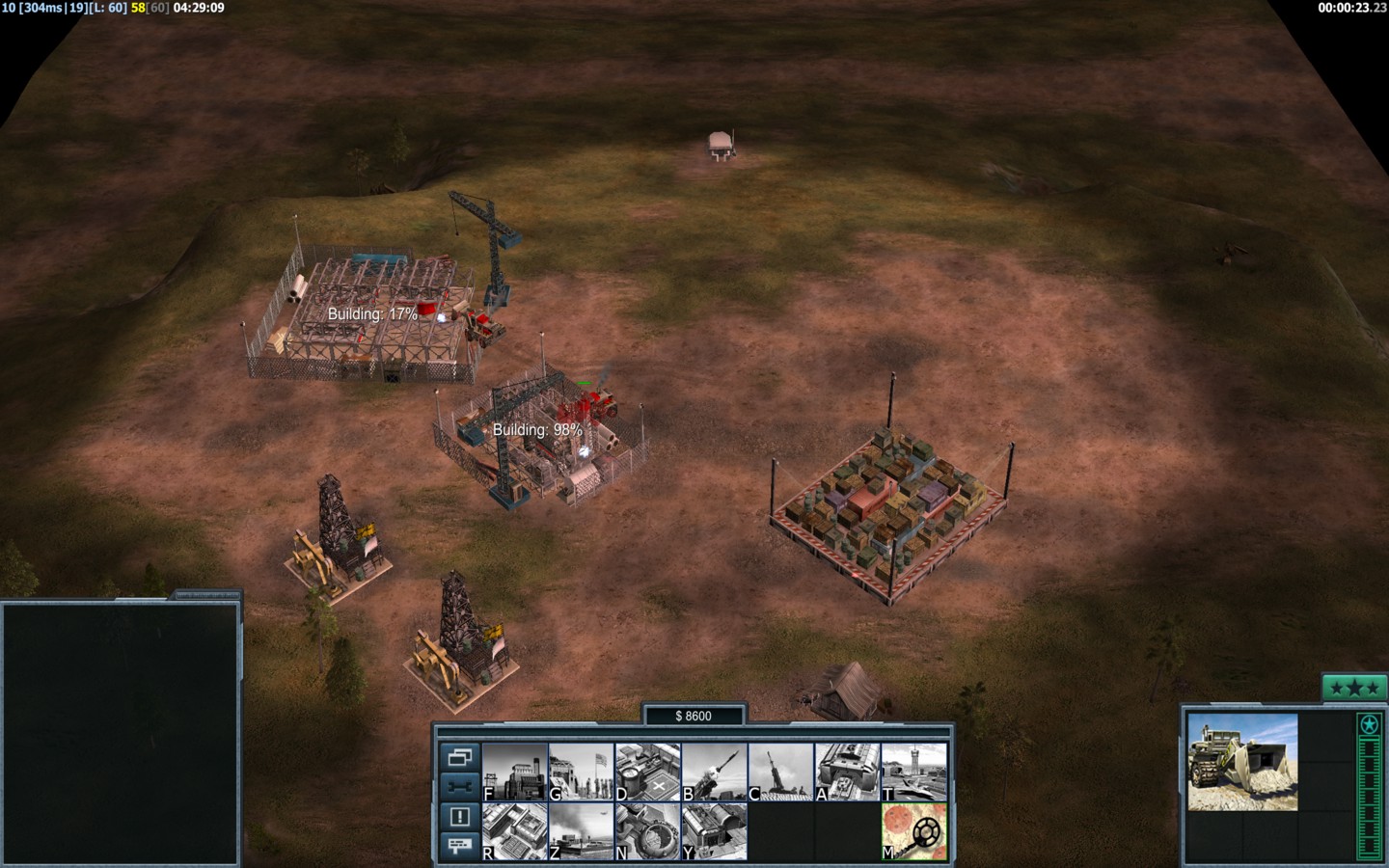
Task: Choose the barracks build icon marked G
Action: [x=582, y=772]
